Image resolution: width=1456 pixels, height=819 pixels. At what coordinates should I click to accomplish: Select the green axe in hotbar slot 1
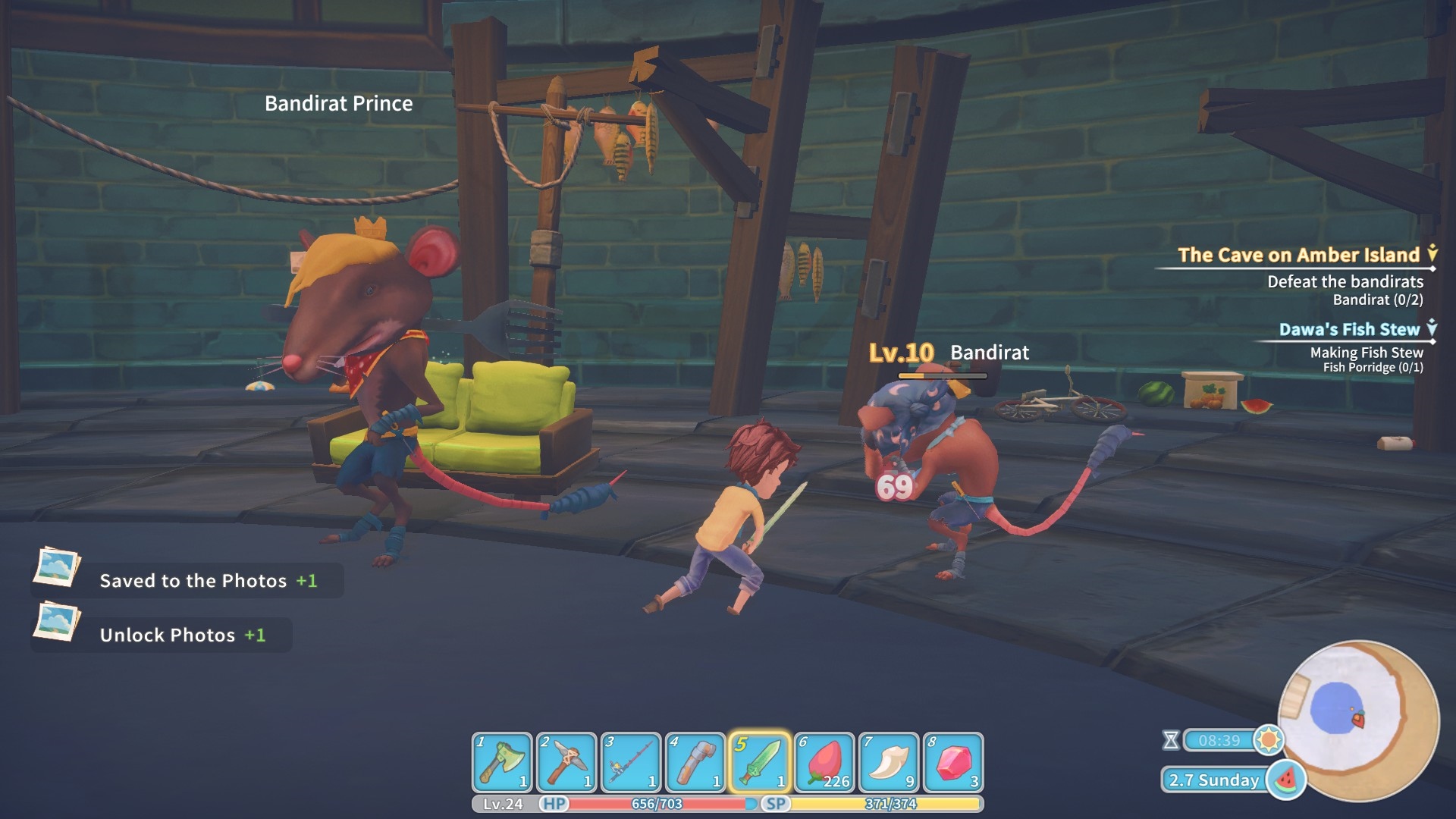[x=502, y=762]
